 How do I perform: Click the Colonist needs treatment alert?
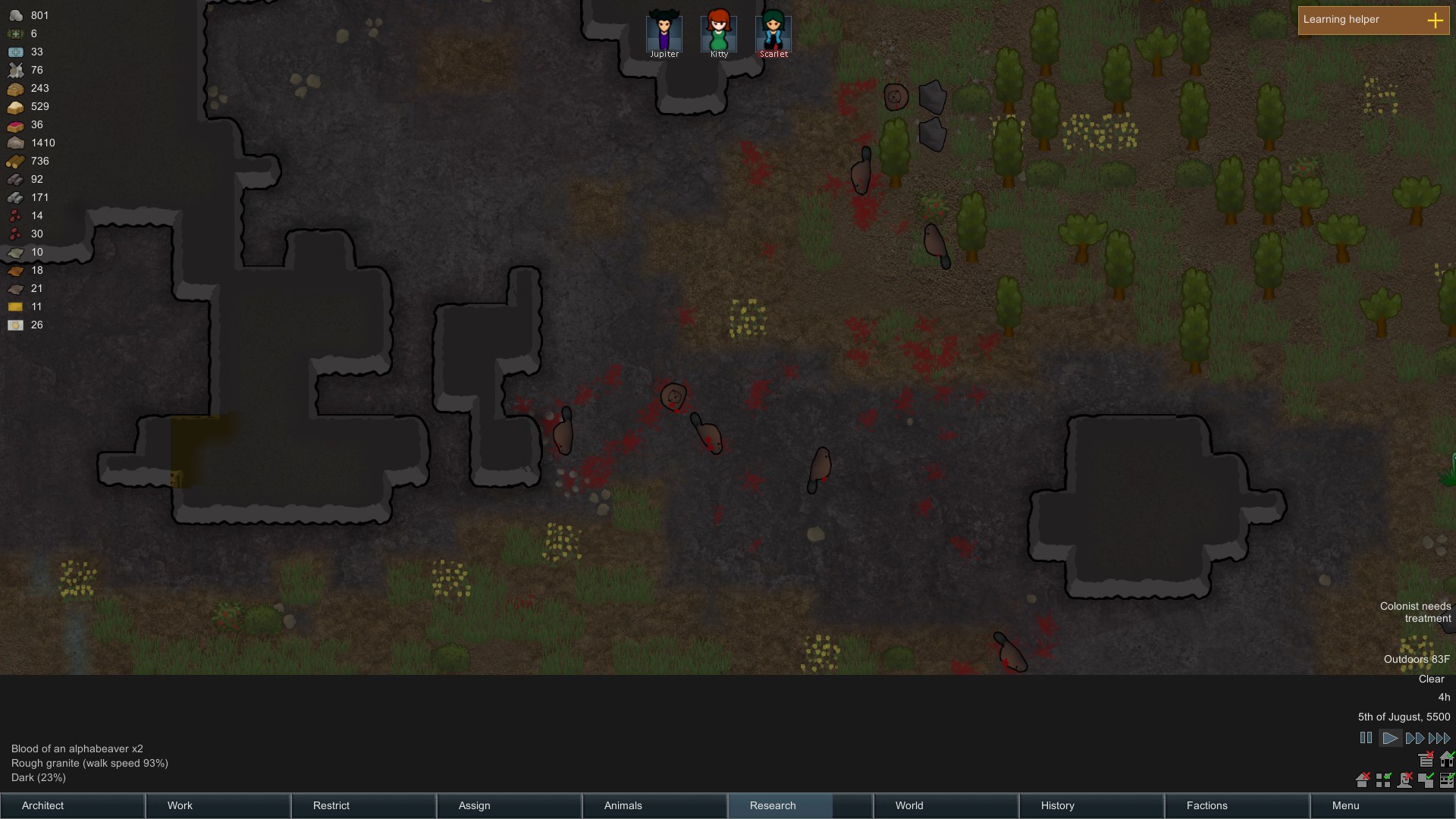click(1414, 612)
